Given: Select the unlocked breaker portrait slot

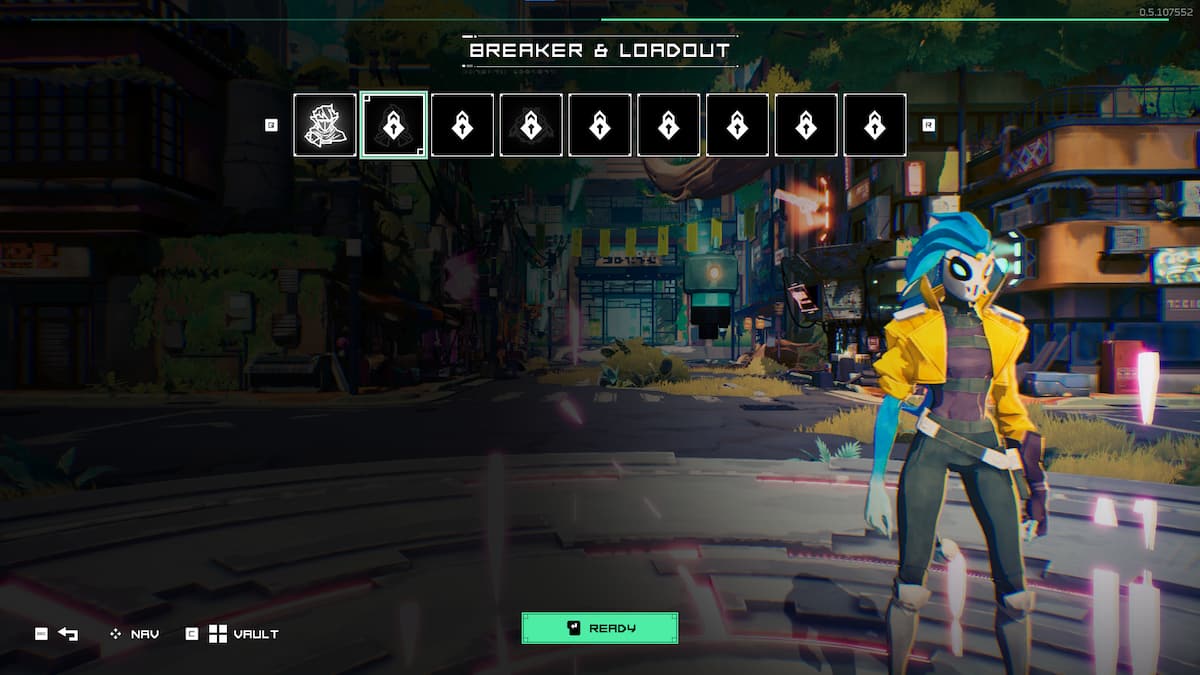Looking at the screenshot, I should [325, 125].
